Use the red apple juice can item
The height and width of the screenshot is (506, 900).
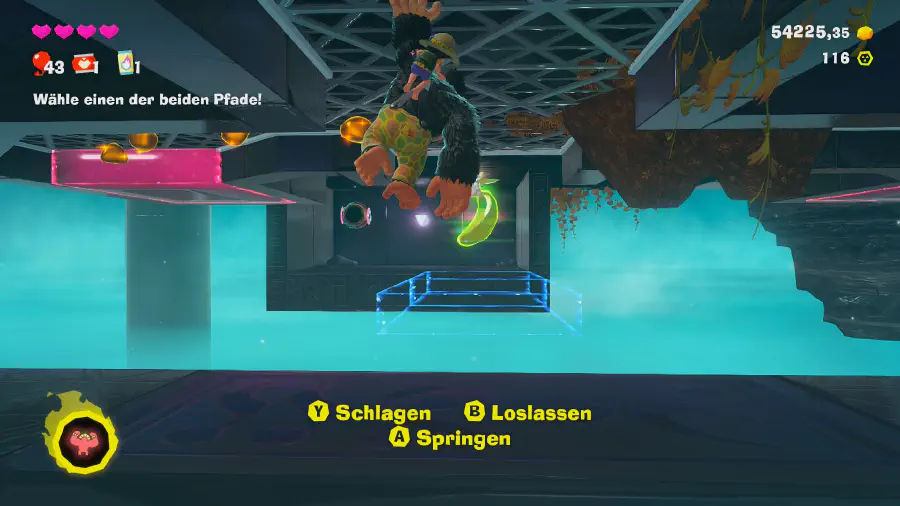pos(85,64)
